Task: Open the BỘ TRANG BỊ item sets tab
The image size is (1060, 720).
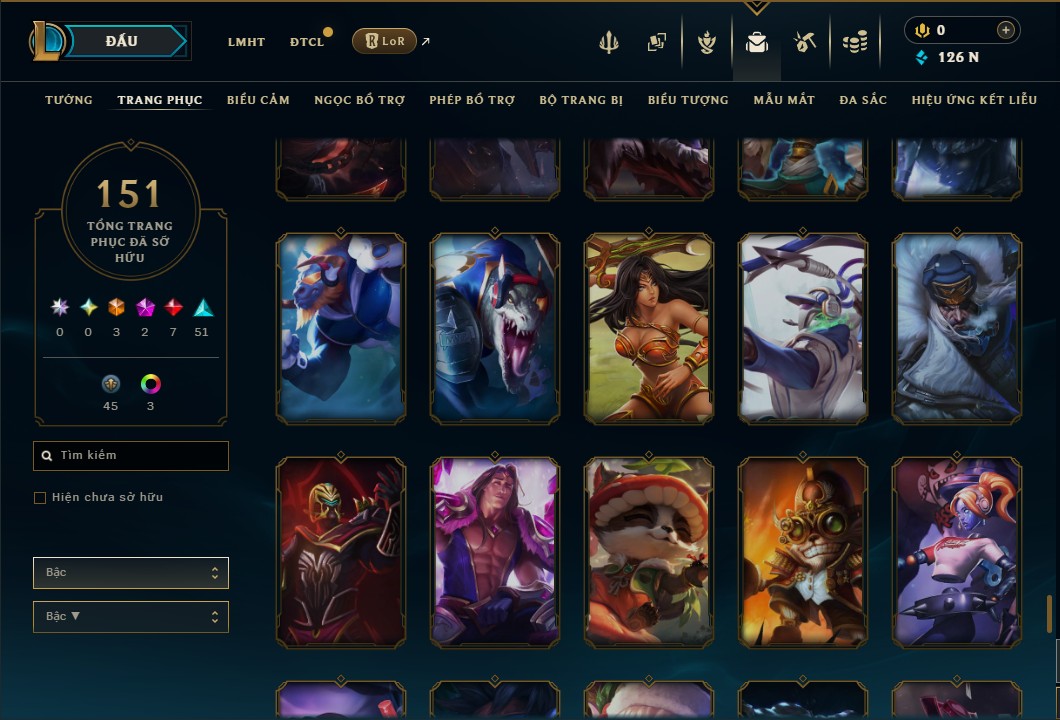Action: pos(581,100)
